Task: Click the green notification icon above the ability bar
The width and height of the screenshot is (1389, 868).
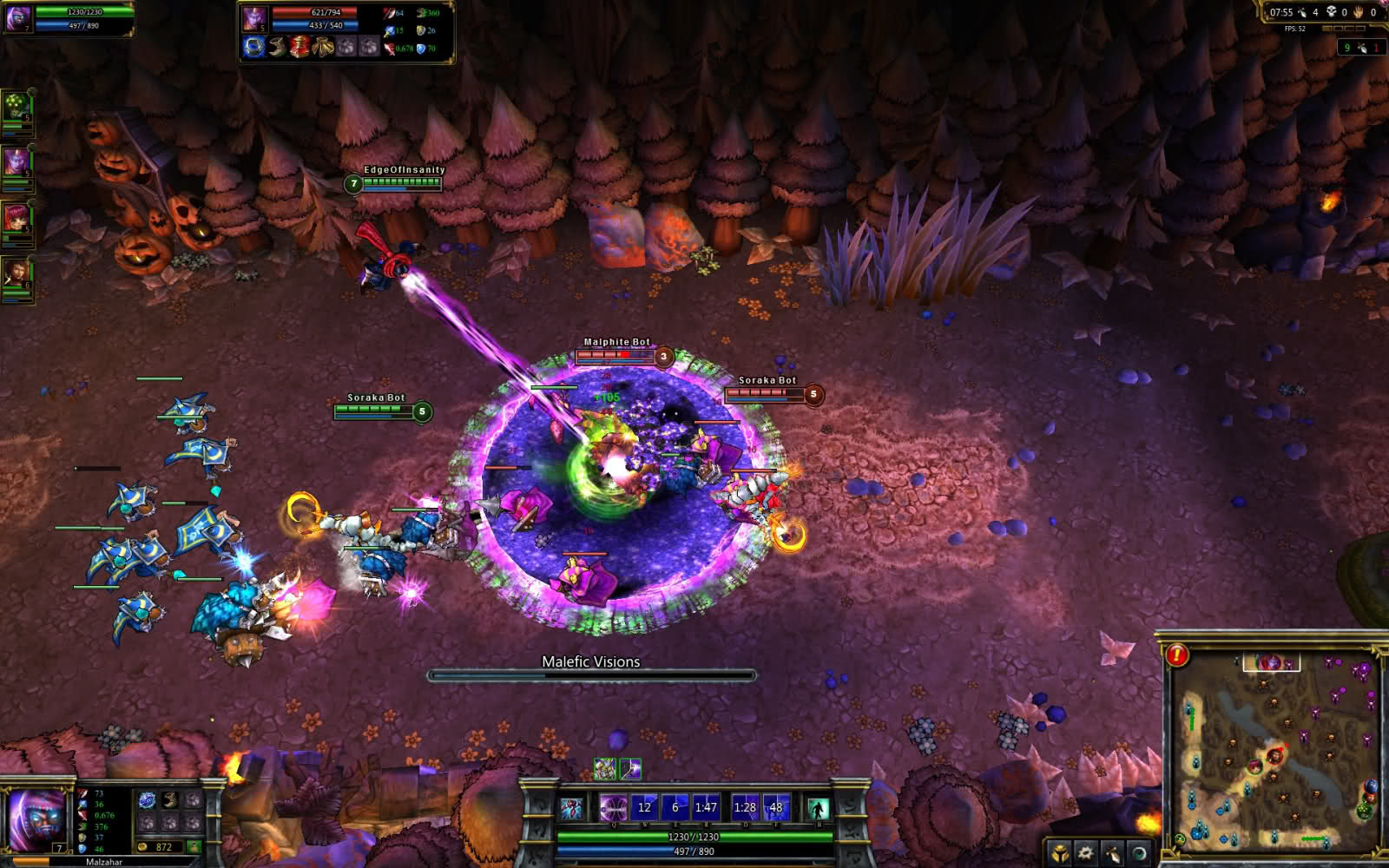Action: click(x=605, y=768)
